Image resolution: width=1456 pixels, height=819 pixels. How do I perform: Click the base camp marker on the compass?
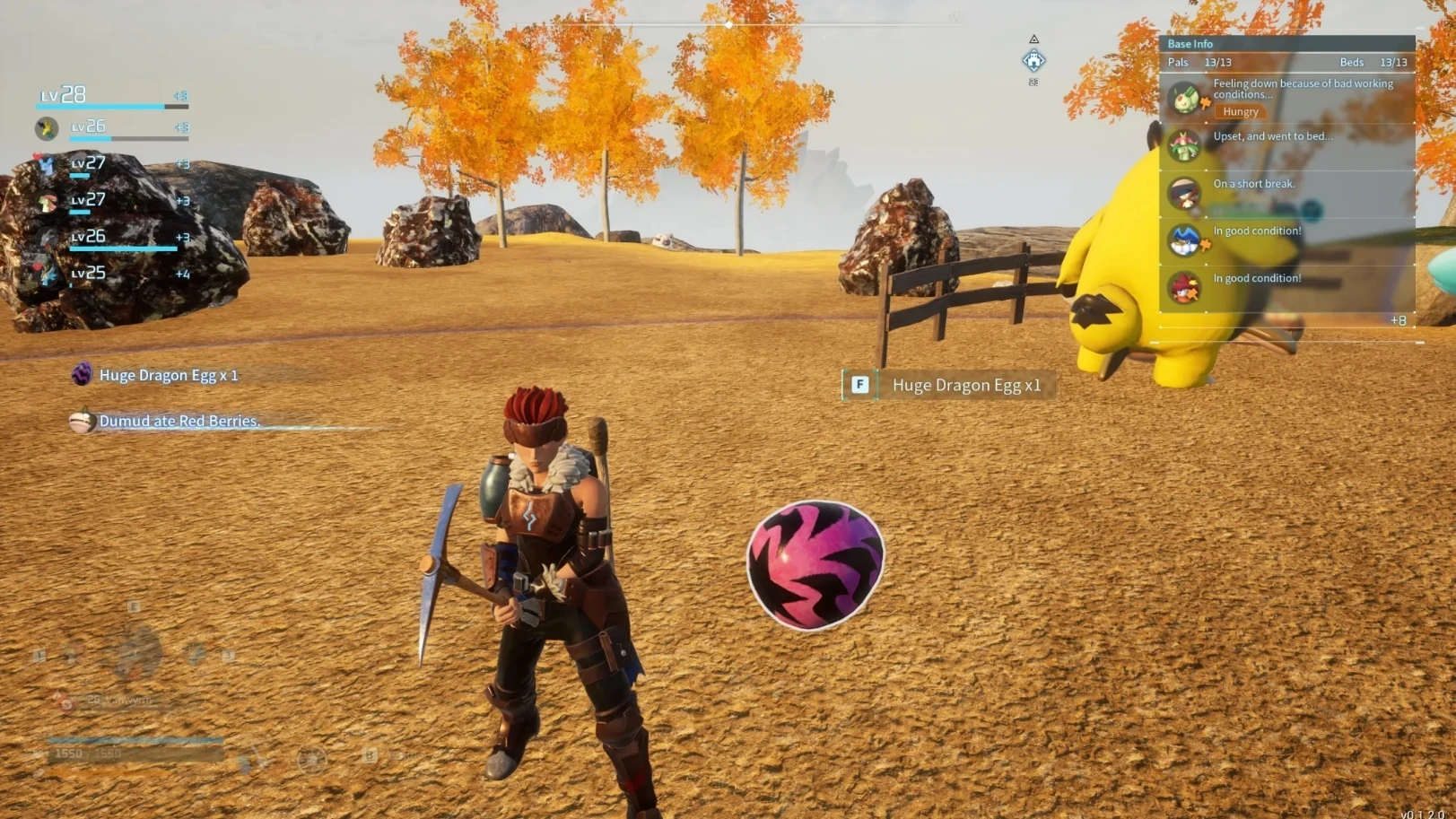pyautogui.click(x=1033, y=61)
